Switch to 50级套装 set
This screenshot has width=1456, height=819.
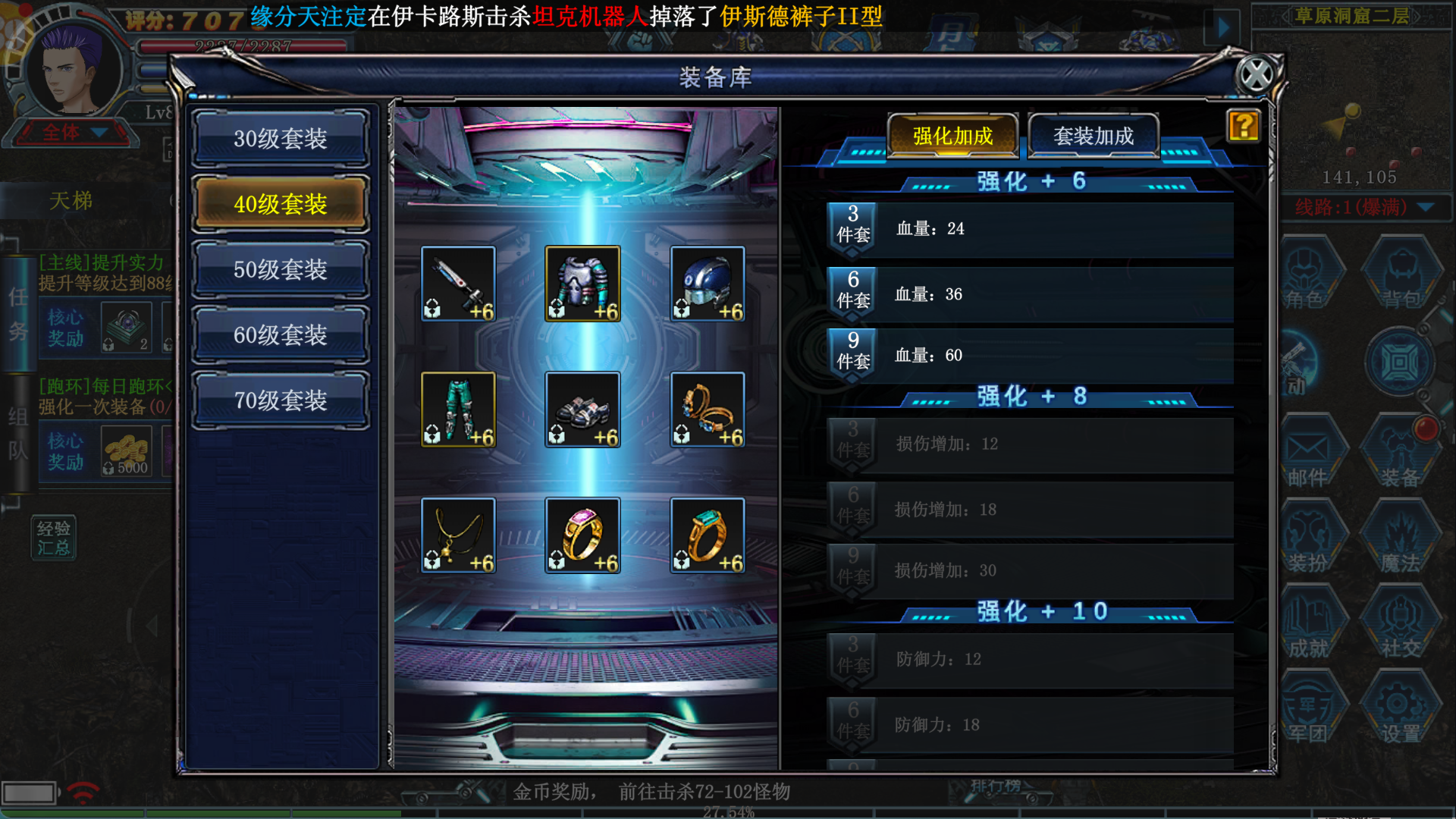tap(281, 269)
